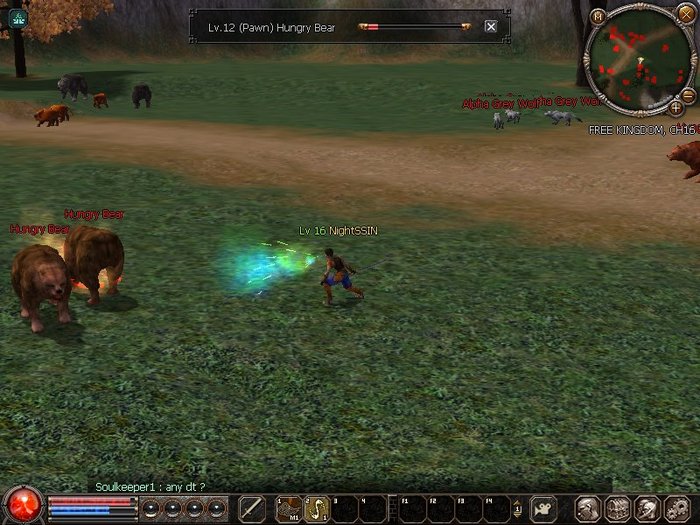The height and width of the screenshot is (525, 700).
Task: Activate the highlighted second quickslot skill
Action: [x=317, y=508]
